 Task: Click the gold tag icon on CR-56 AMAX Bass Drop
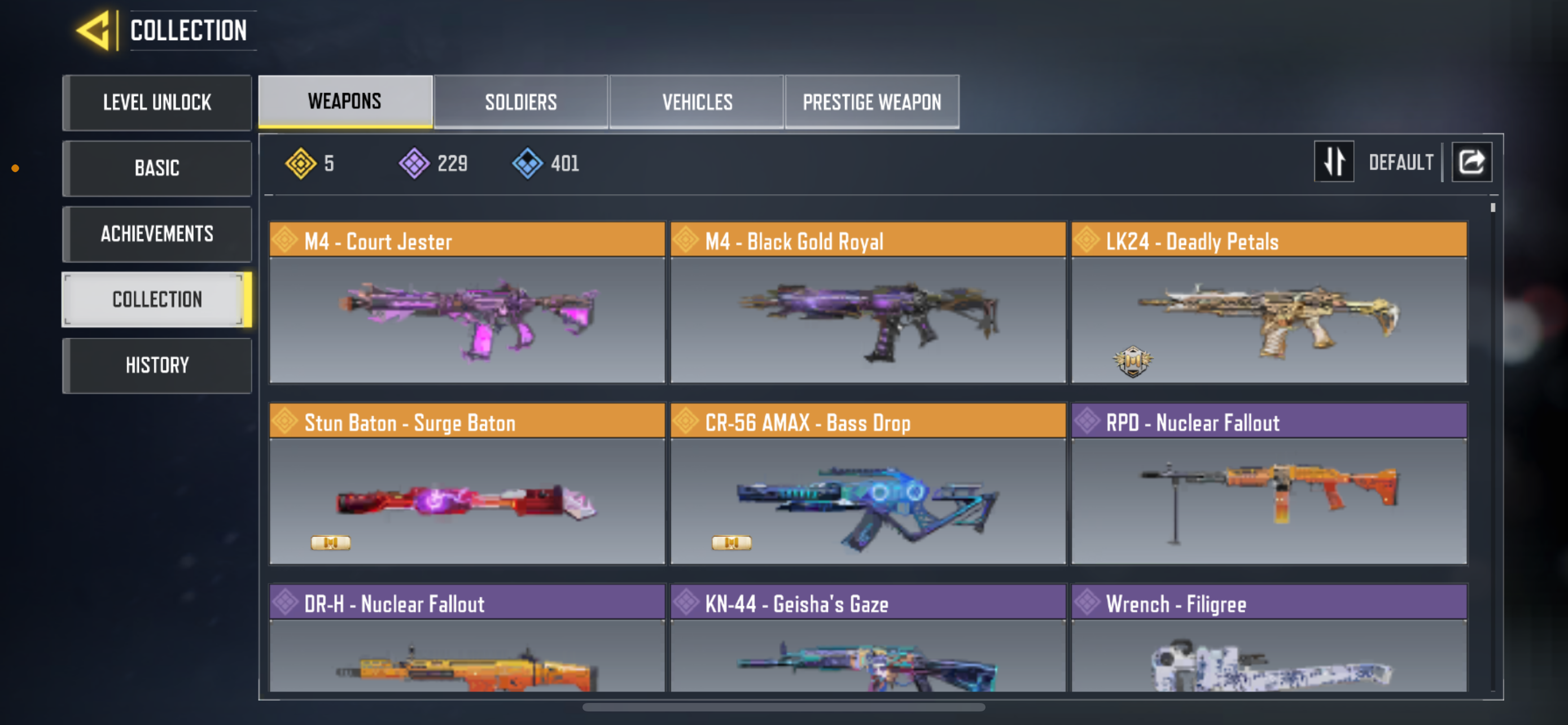(732, 543)
